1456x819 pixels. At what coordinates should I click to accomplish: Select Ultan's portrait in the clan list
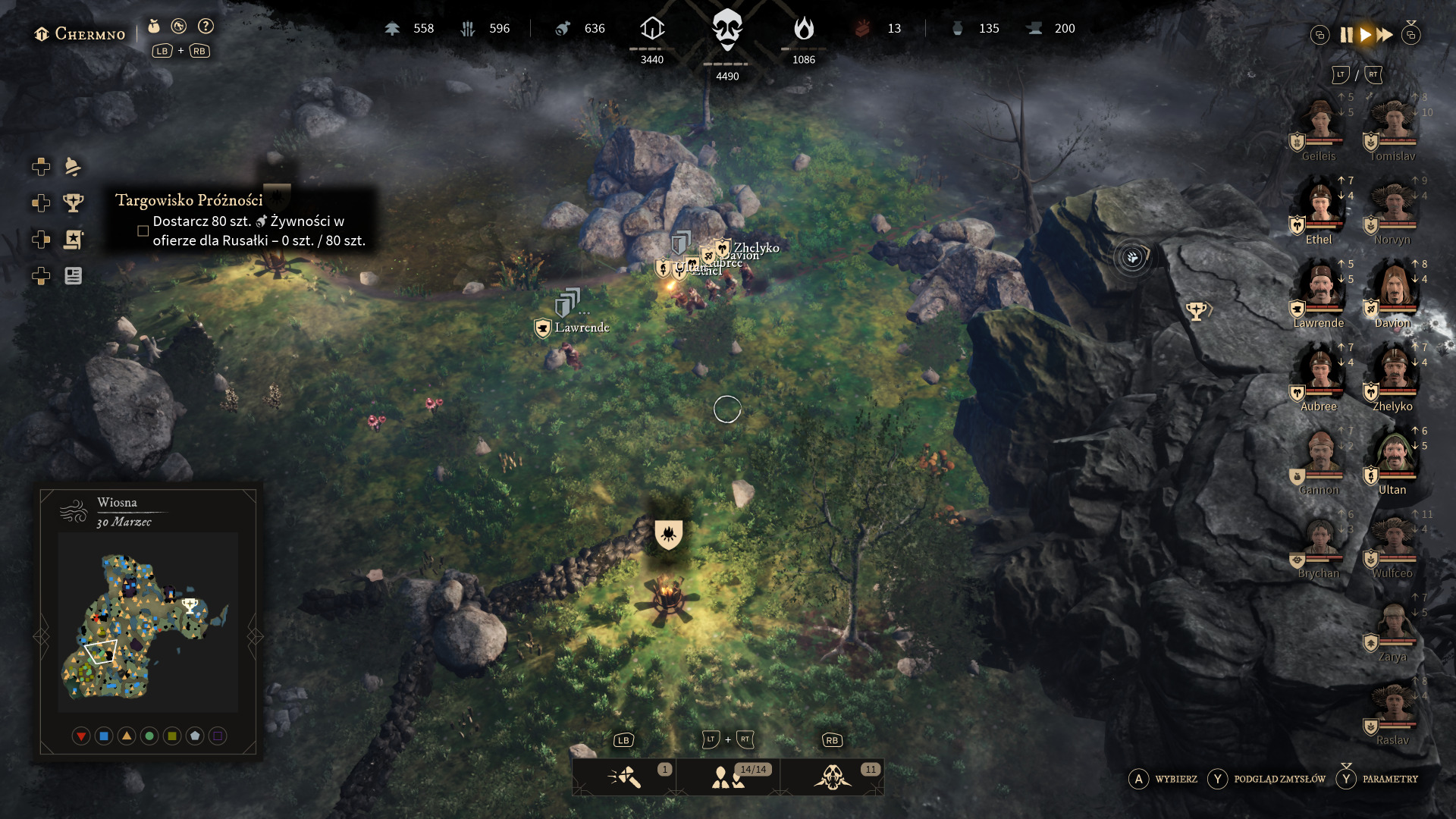click(1394, 457)
